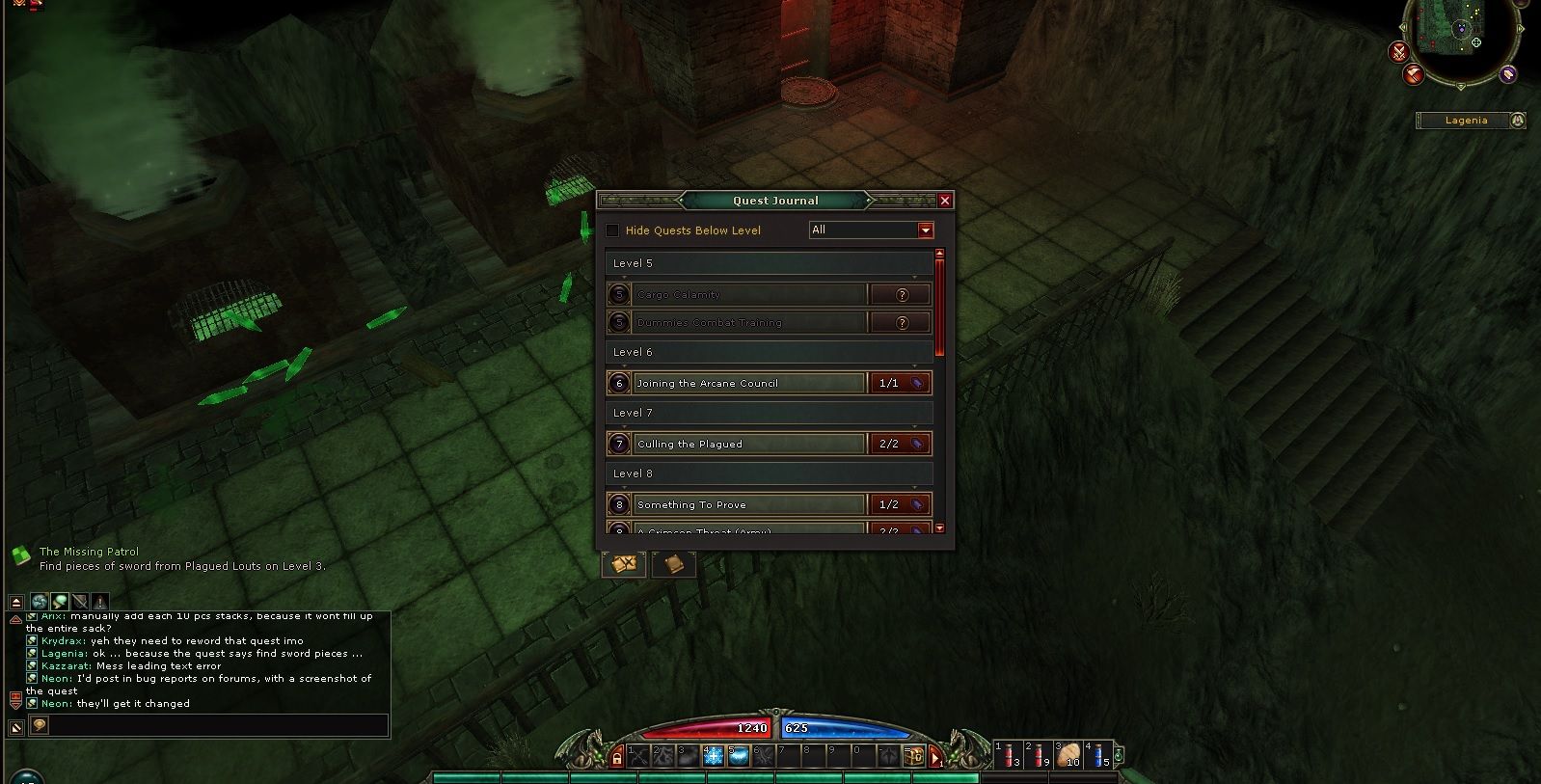This screenshot has width=1541, height=784.
Task: Select the crossed swords button beside minimap
Action: tap(1399, 52)
